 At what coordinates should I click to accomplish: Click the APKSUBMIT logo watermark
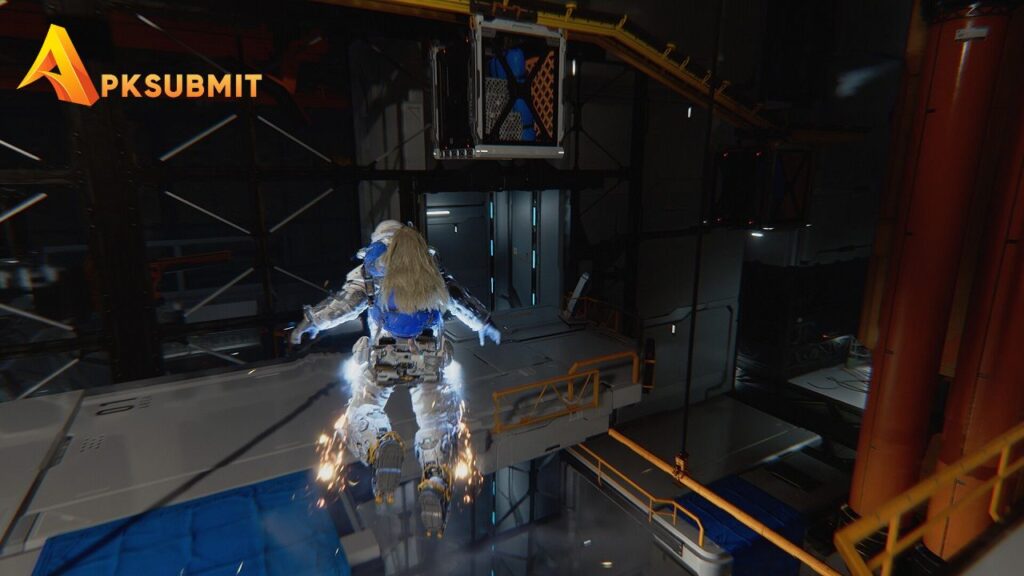pos(140,70)
